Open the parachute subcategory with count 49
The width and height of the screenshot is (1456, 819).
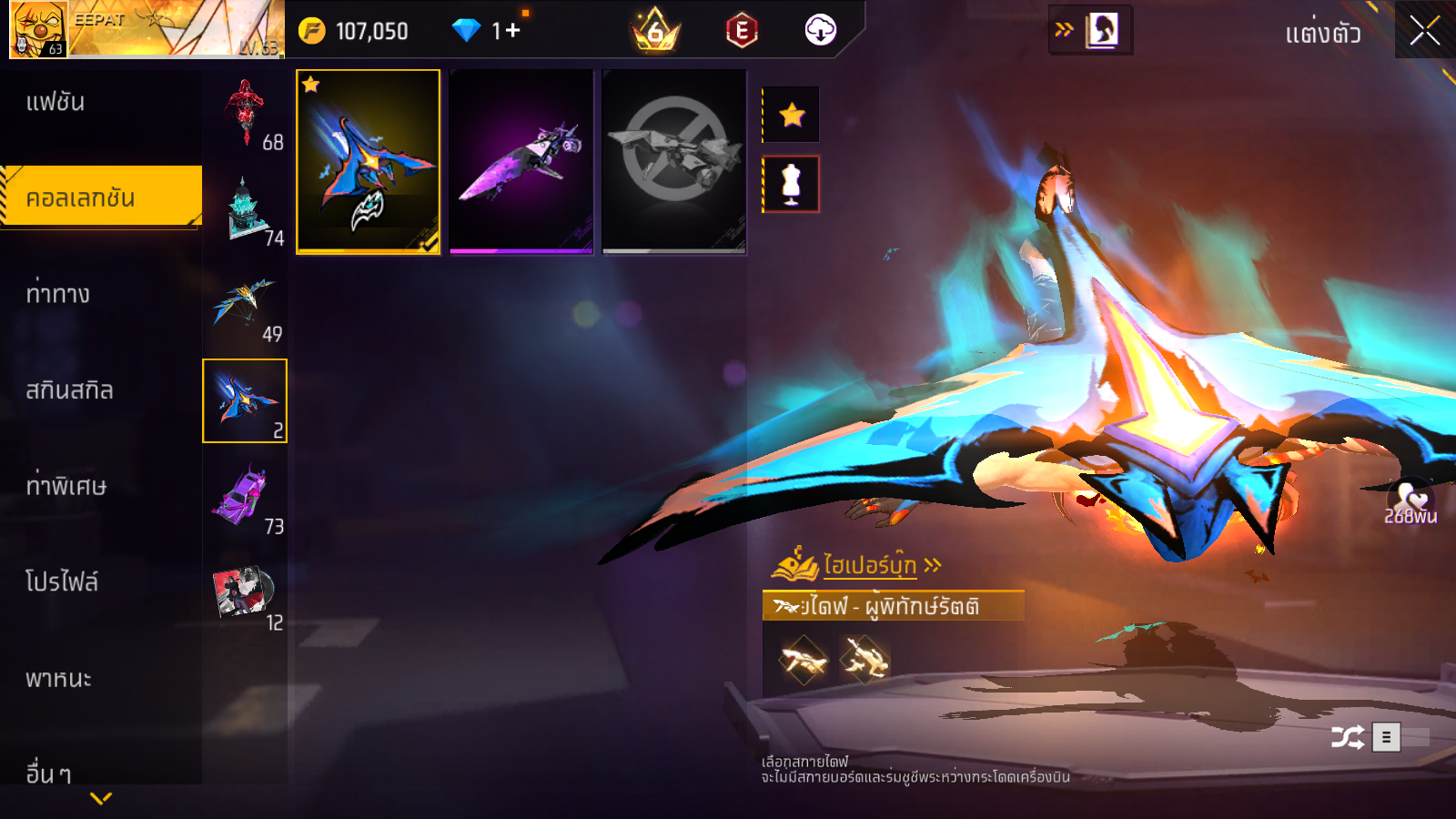[x=245, y=307]
